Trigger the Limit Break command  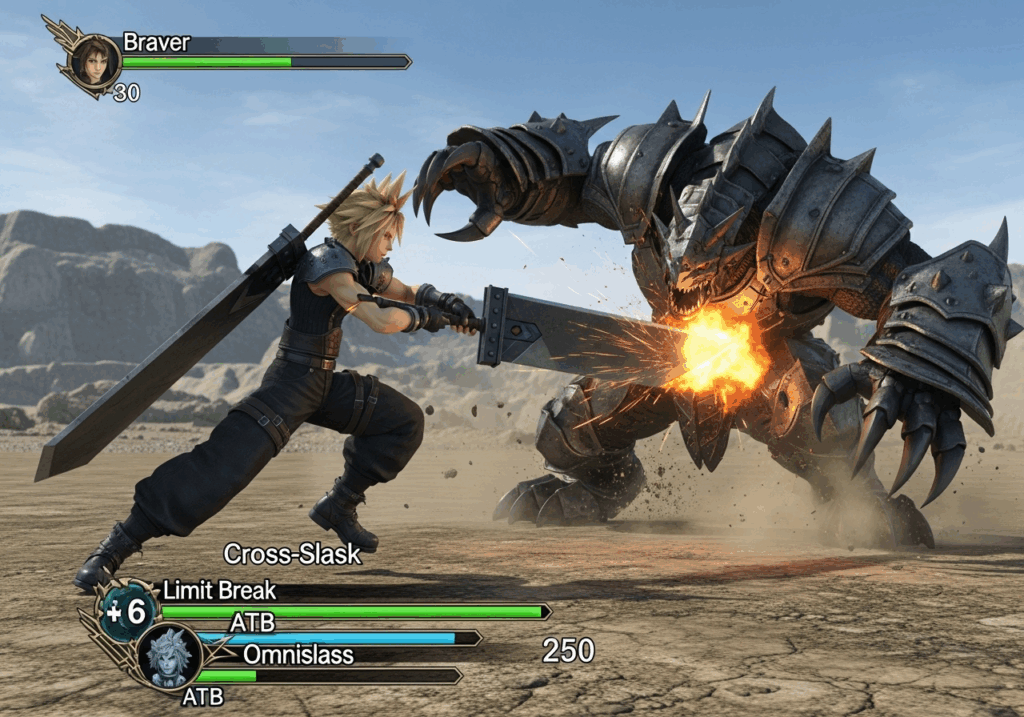219,590
